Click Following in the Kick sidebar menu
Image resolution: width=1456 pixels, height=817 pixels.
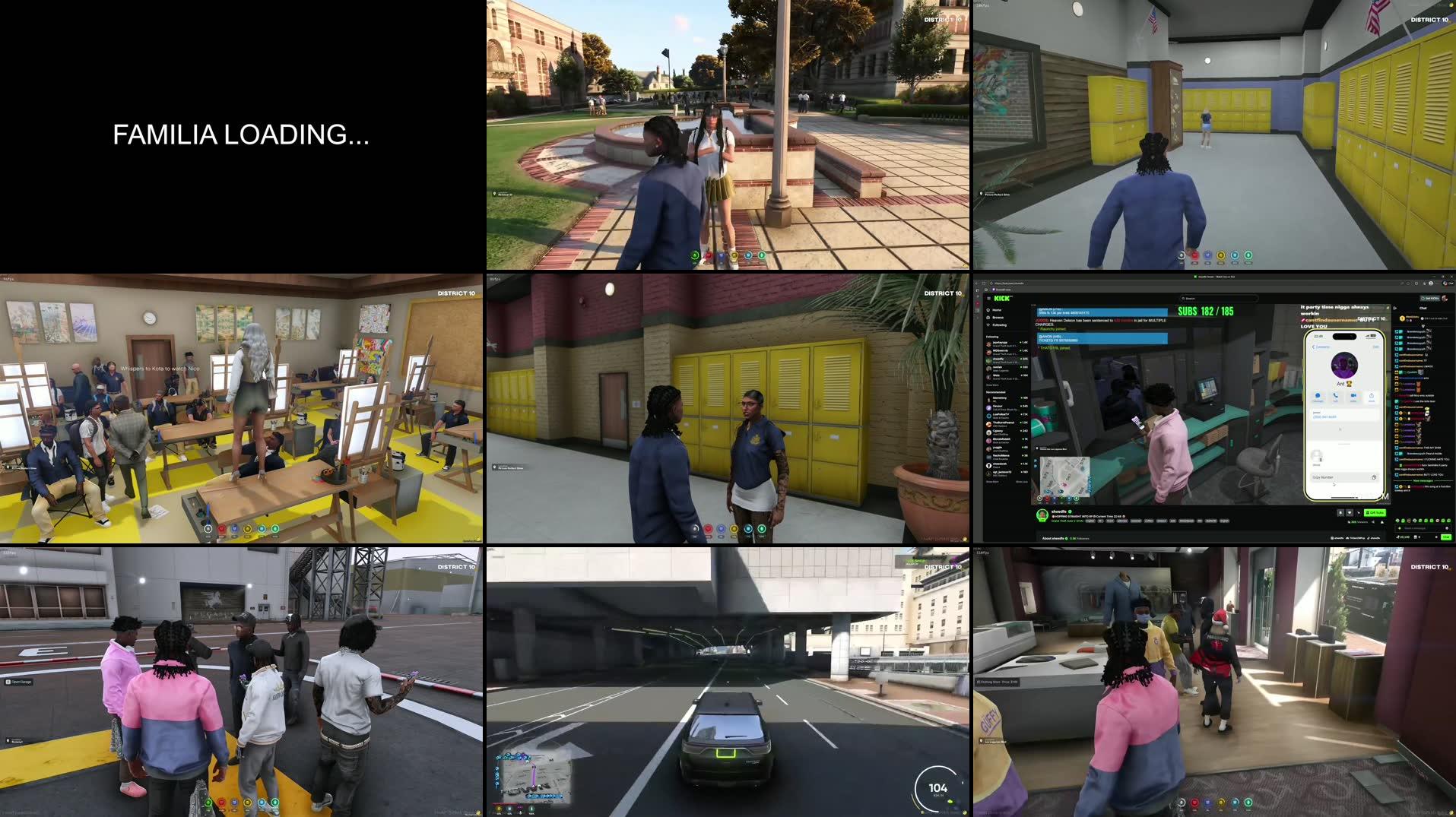[x=998, y=325]
